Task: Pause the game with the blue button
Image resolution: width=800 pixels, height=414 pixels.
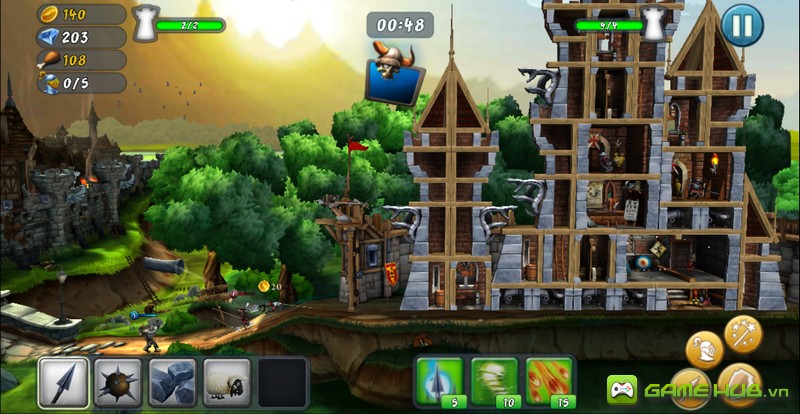Action: [741, 23]
